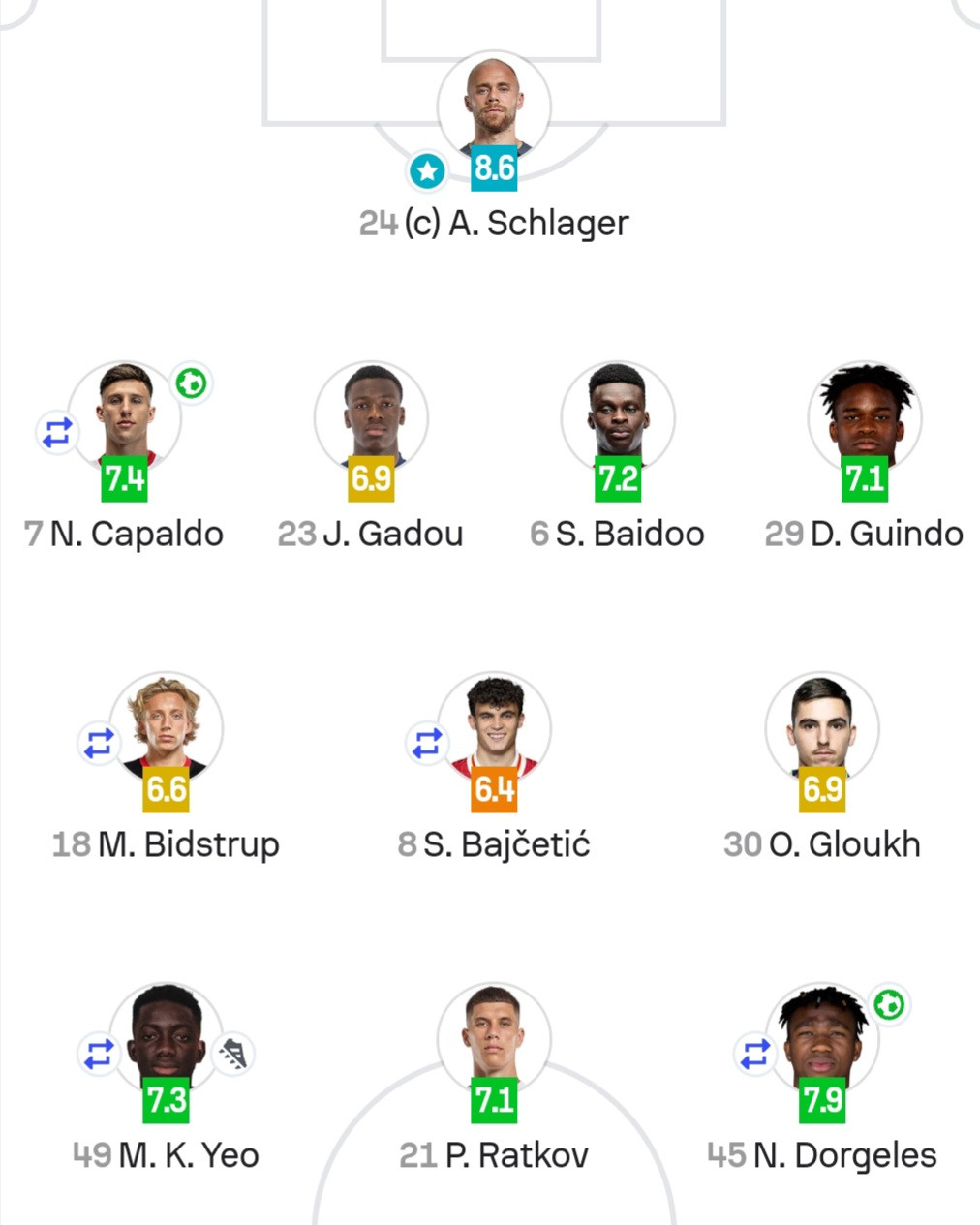Select D. Guindo's portrait
The image size is (980, 1225).
tap(865, 415)
